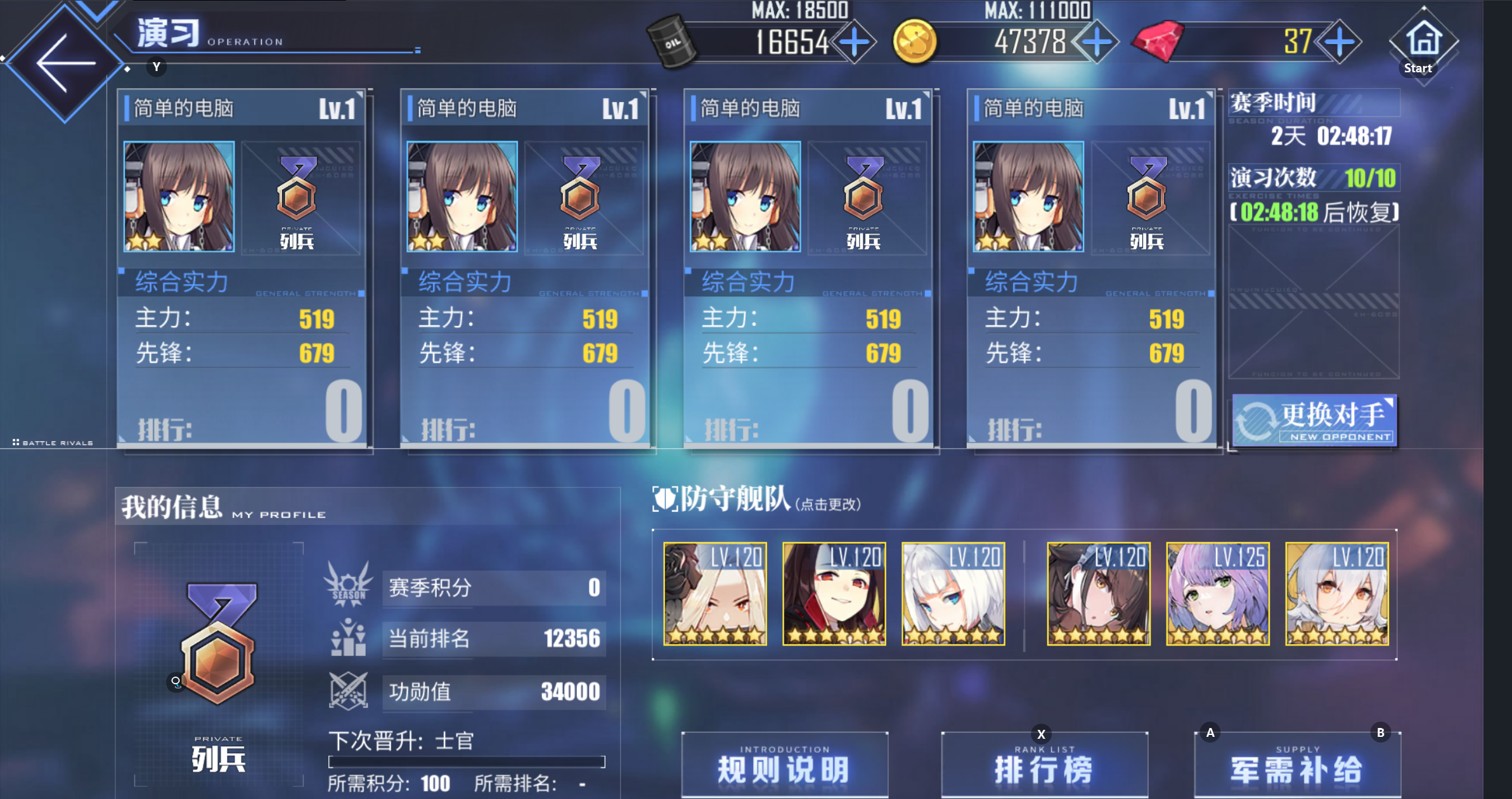Open the 排行榜 rank list
Viewport: 1512px width, 799px height.
[1044, 765]
